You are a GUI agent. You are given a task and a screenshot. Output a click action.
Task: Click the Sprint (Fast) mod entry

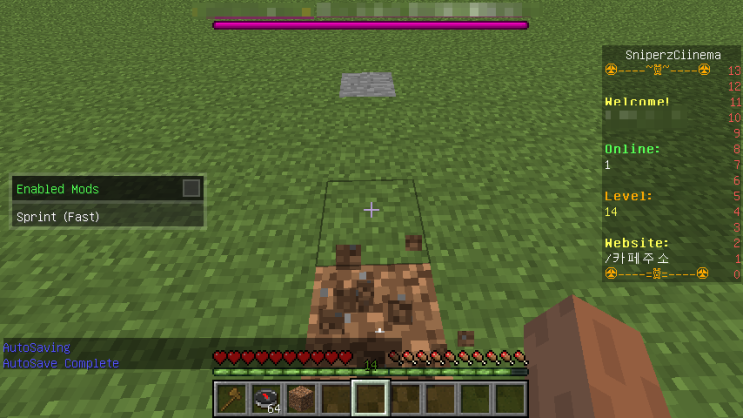(x=108, y=216)
